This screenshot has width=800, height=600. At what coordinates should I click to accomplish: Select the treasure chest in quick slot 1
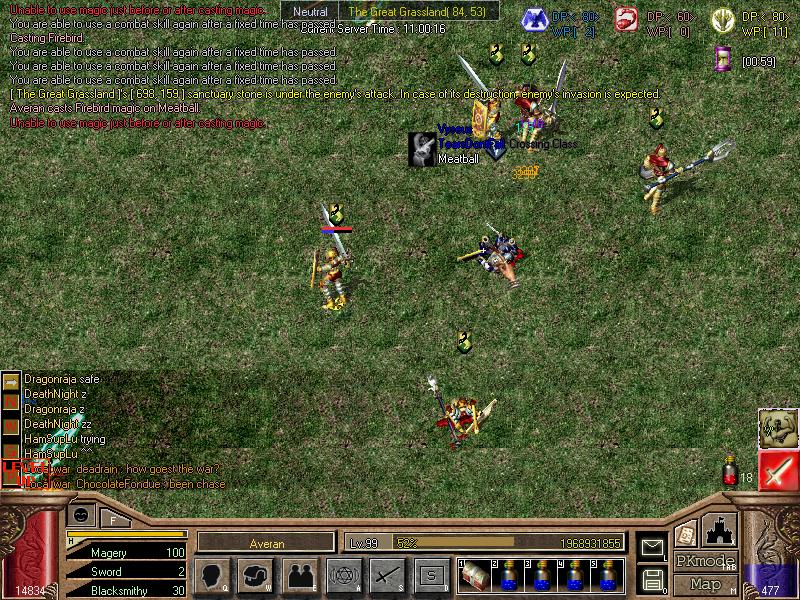tap(476, 576)
